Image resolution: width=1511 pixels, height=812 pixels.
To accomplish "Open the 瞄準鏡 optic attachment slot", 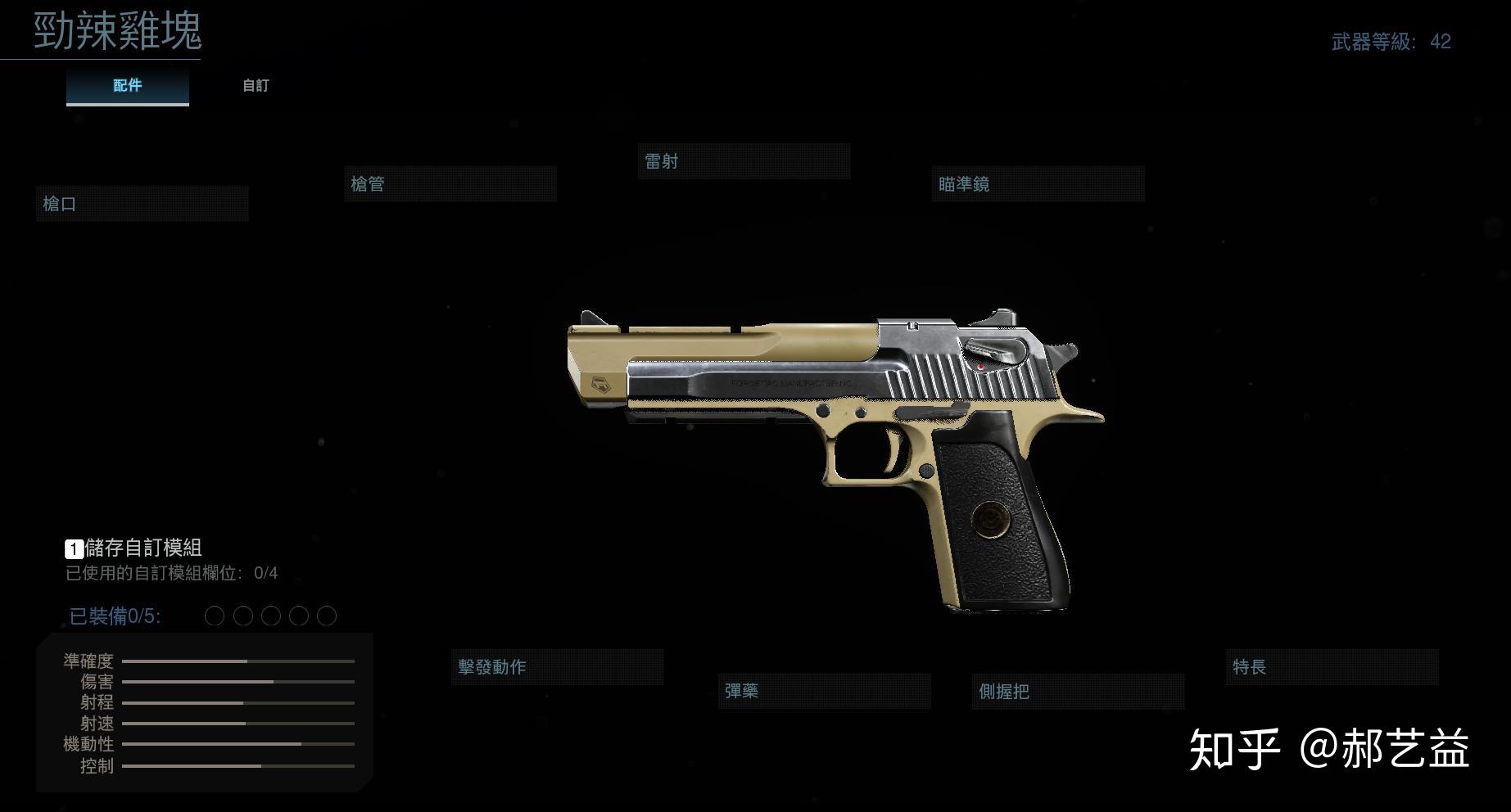I will click(x=1038, y=183).
